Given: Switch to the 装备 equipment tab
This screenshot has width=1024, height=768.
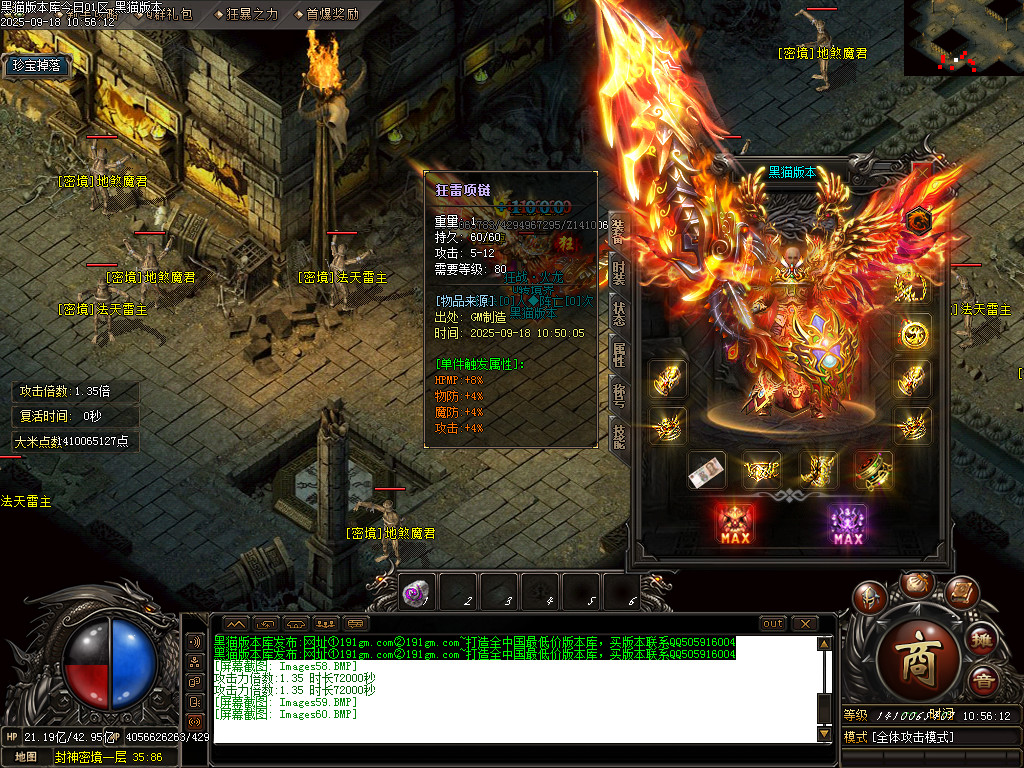Looking at the screenshot, I should click(618, 233).
